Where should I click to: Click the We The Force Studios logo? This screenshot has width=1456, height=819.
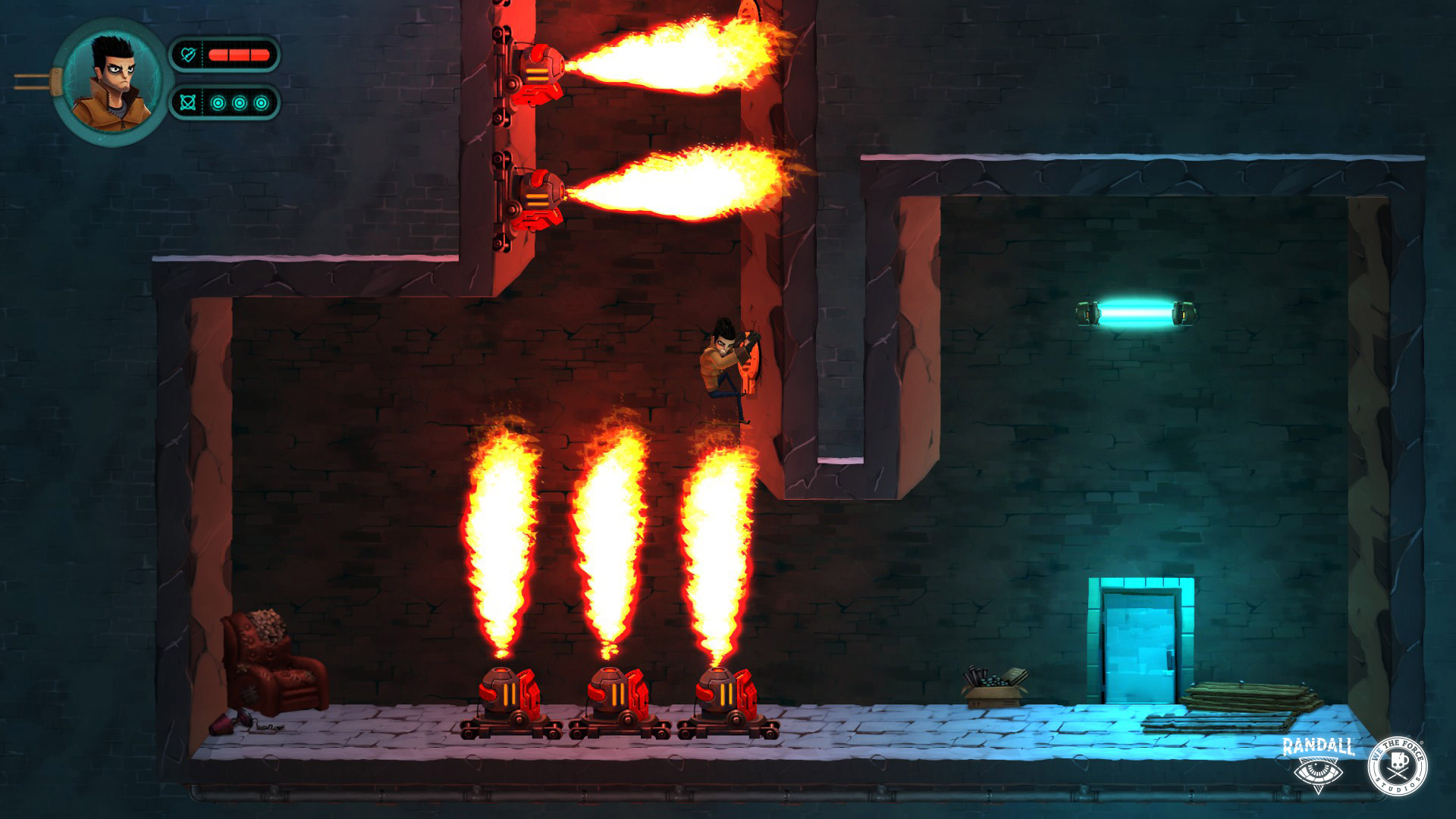pos(1397,766)
